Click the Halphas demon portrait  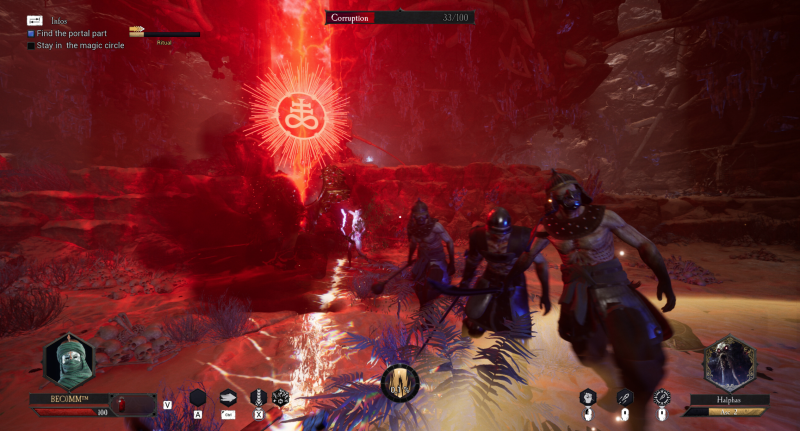[729, 364]
